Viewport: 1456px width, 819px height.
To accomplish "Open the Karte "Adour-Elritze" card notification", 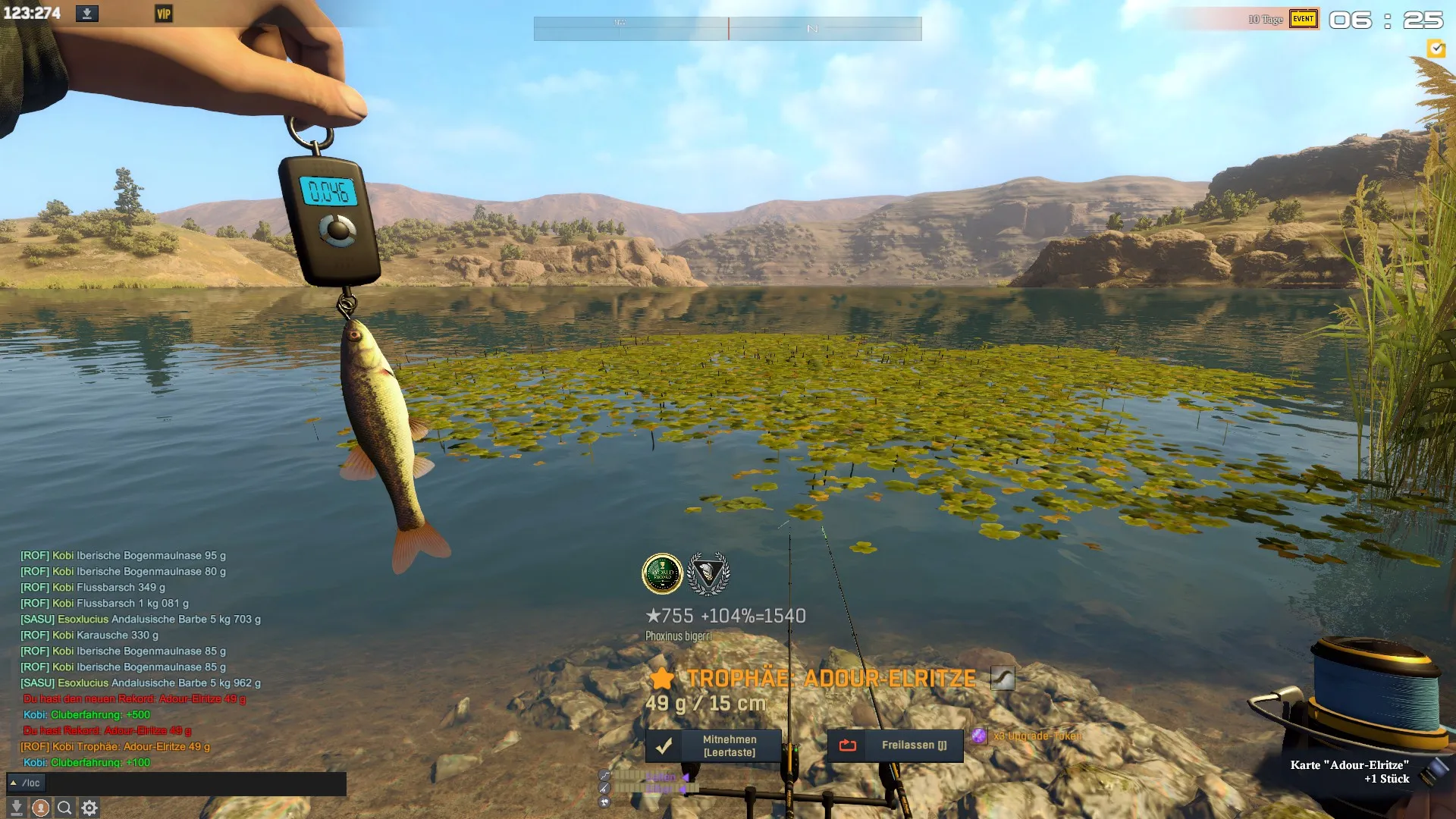I will coord(1350,771).
